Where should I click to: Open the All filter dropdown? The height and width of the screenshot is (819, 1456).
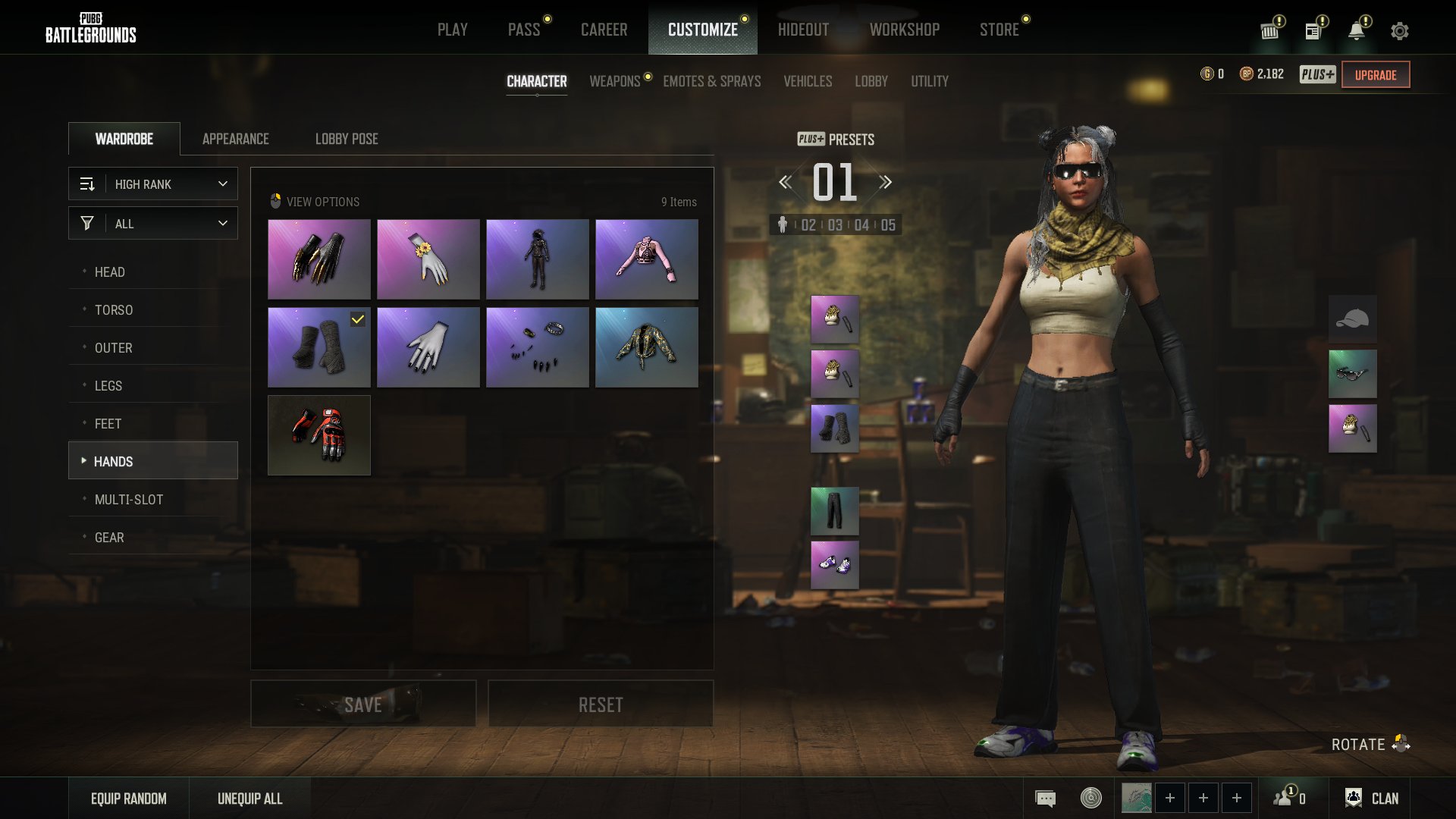[x=153, y=224]
